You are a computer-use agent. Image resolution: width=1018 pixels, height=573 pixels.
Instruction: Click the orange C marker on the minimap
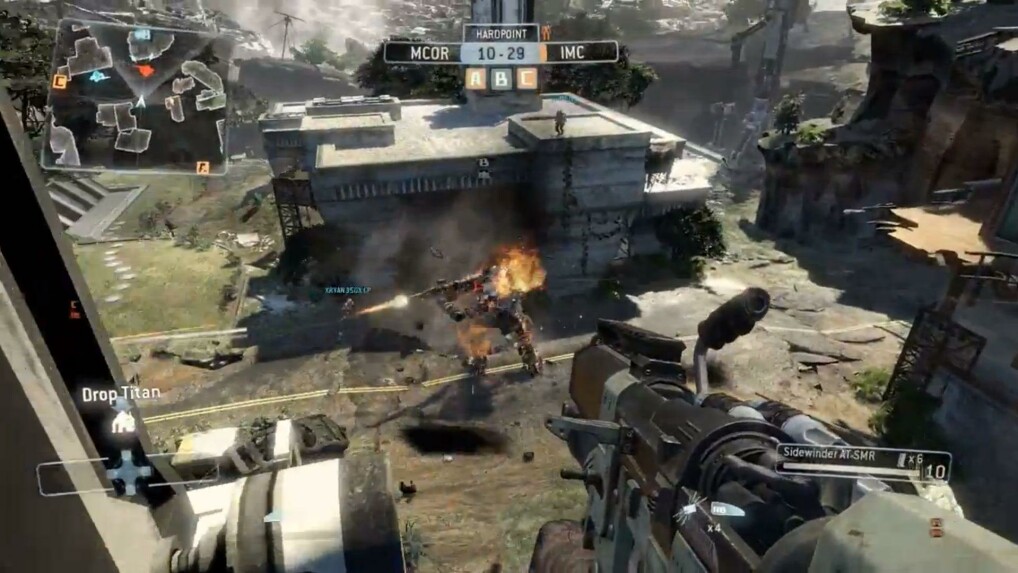(60, 82)
